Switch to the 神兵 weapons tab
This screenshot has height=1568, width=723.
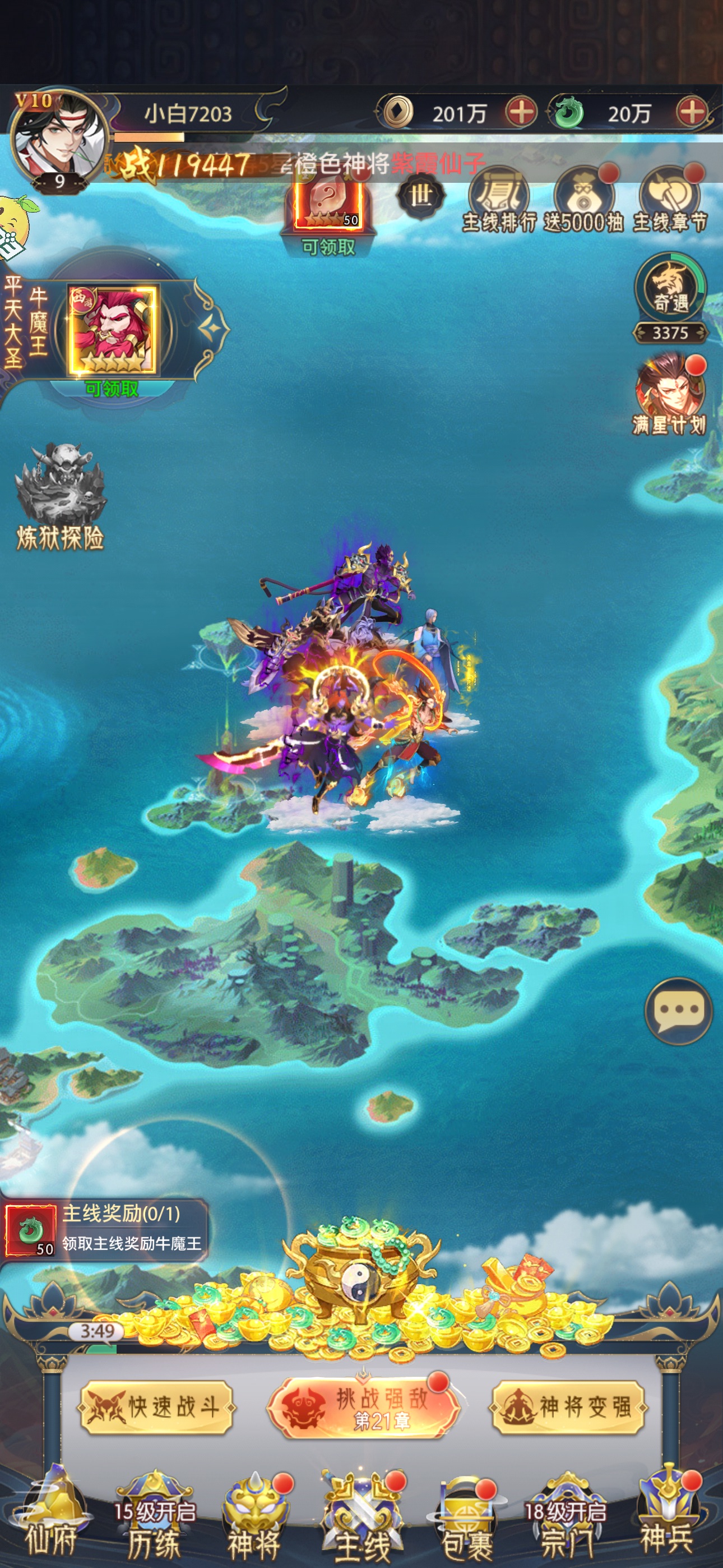[668, 1516]
